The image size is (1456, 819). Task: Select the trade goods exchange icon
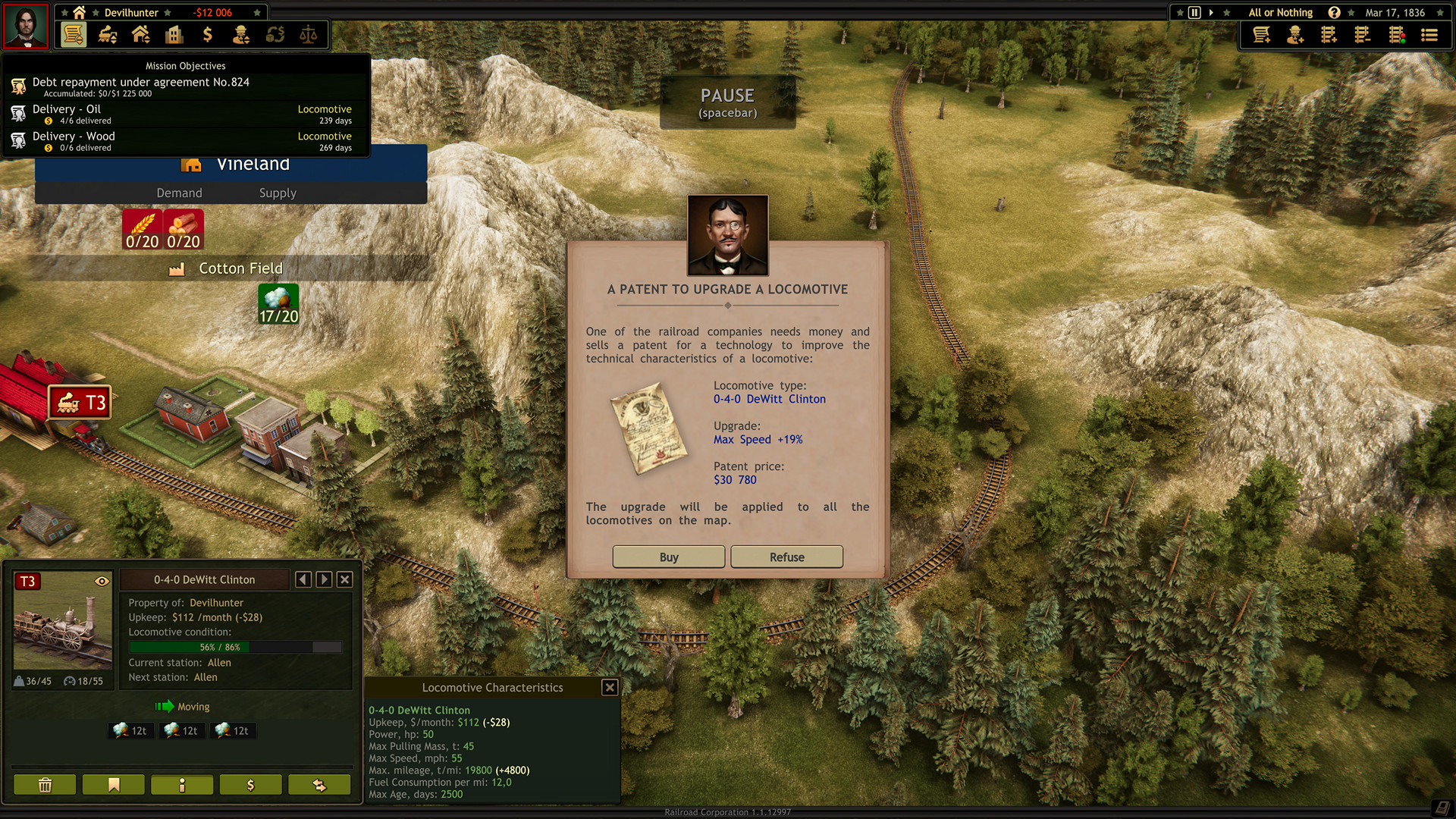click(x=274, y=34)
